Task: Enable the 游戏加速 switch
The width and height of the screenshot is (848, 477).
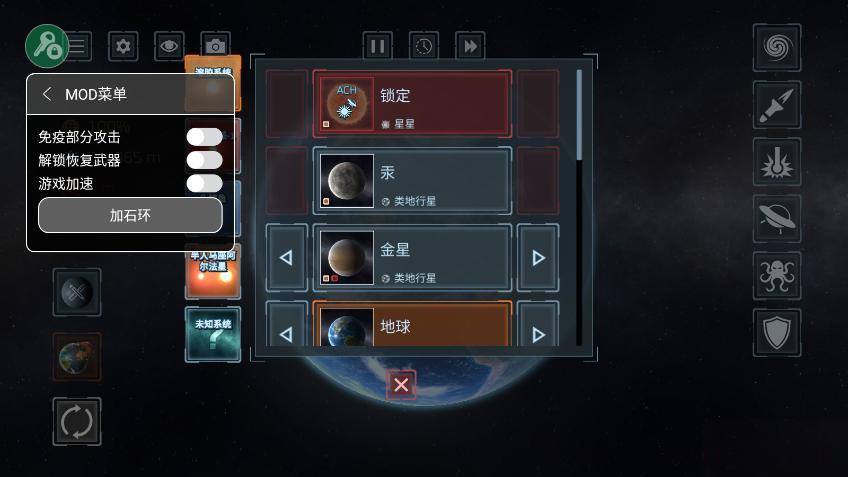Action: click(204, 183)
